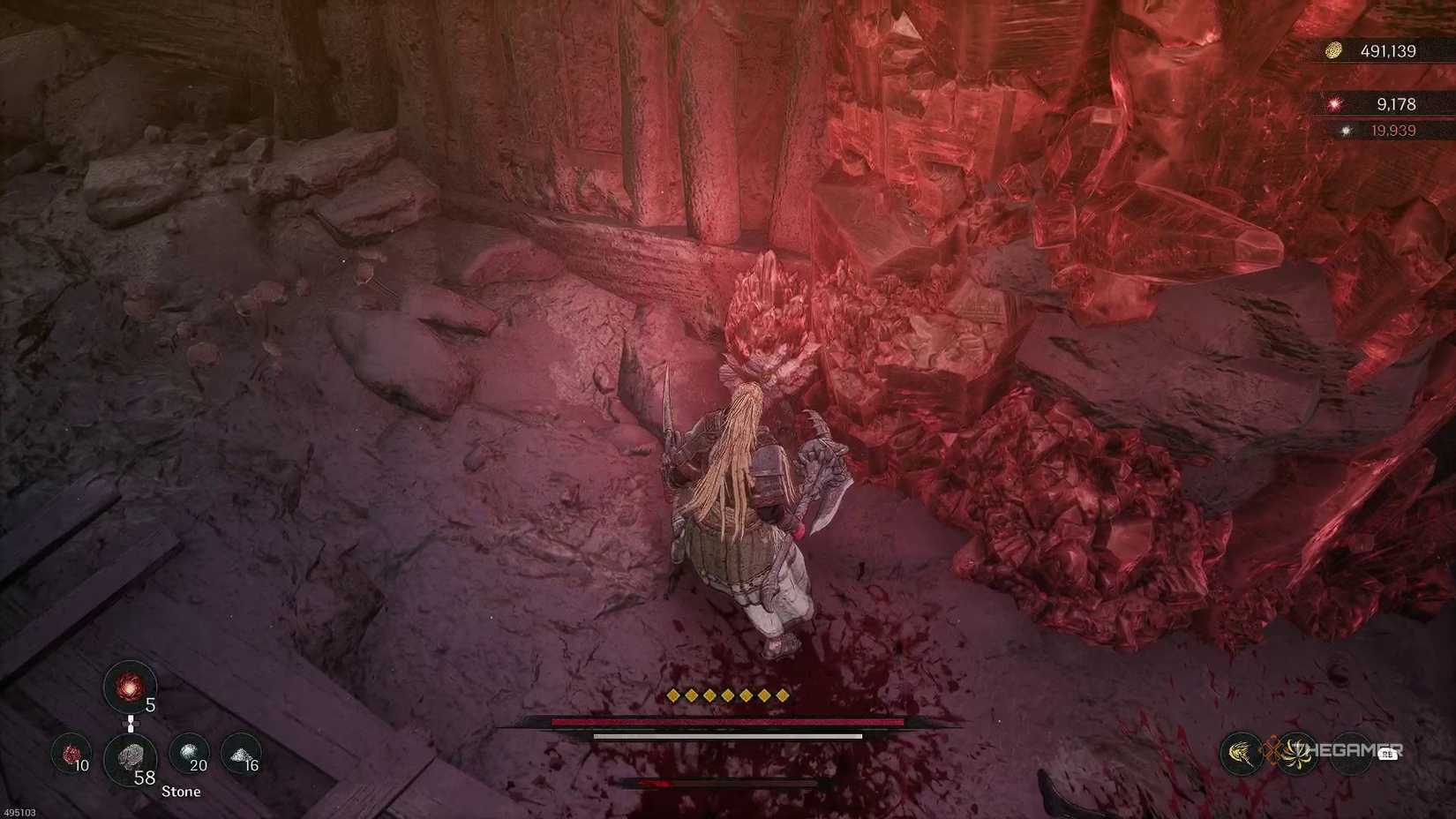The height and width of the screenshot is (819, 1456).
Task: Select the white pile item with count 16
Action: click(x=242, y=754)
